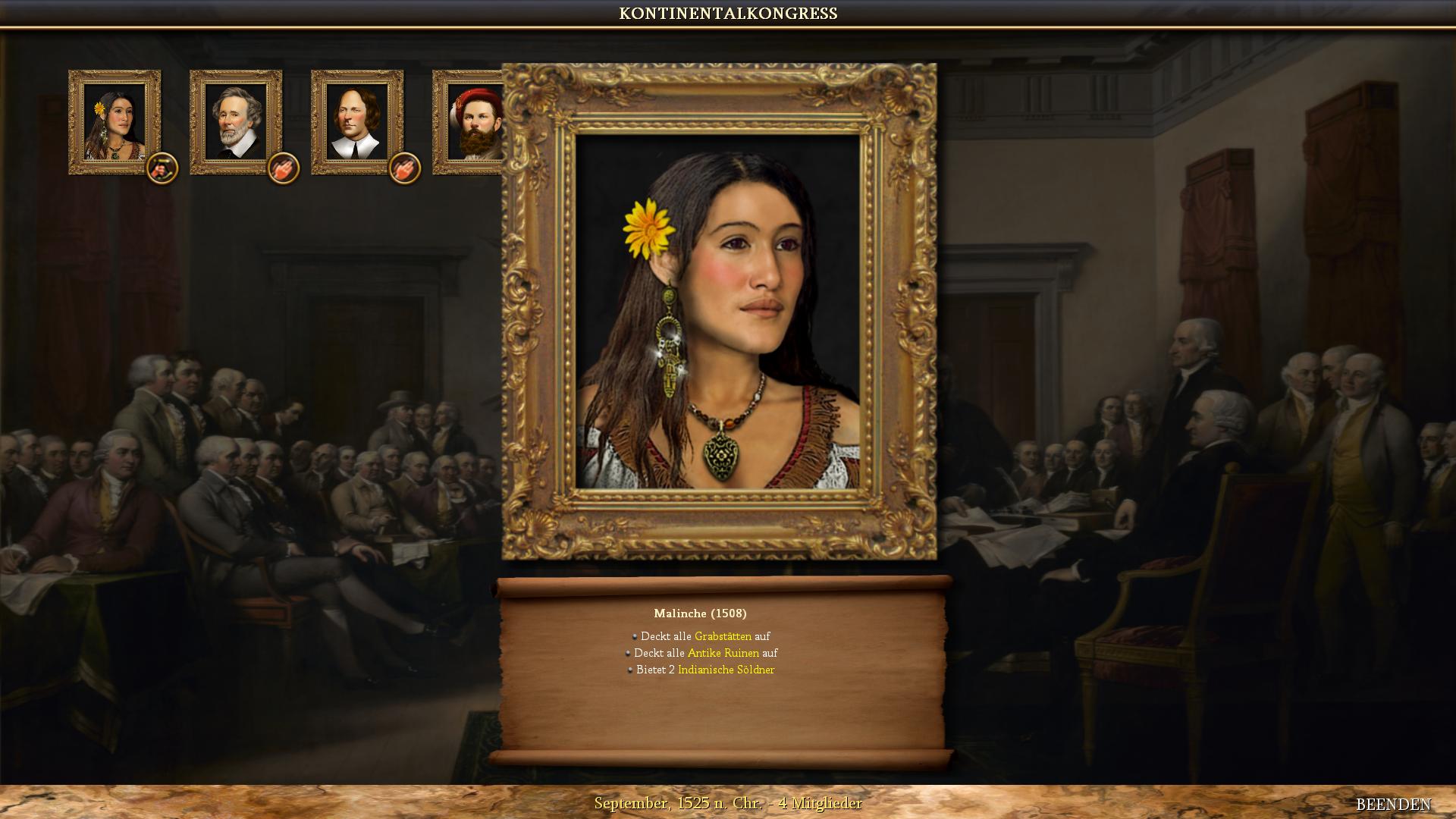Click the hand icon under the grey-bearded portrait
Image resolution: width=1456 pixels, height=819 pixels.
[x=283, y=168]
